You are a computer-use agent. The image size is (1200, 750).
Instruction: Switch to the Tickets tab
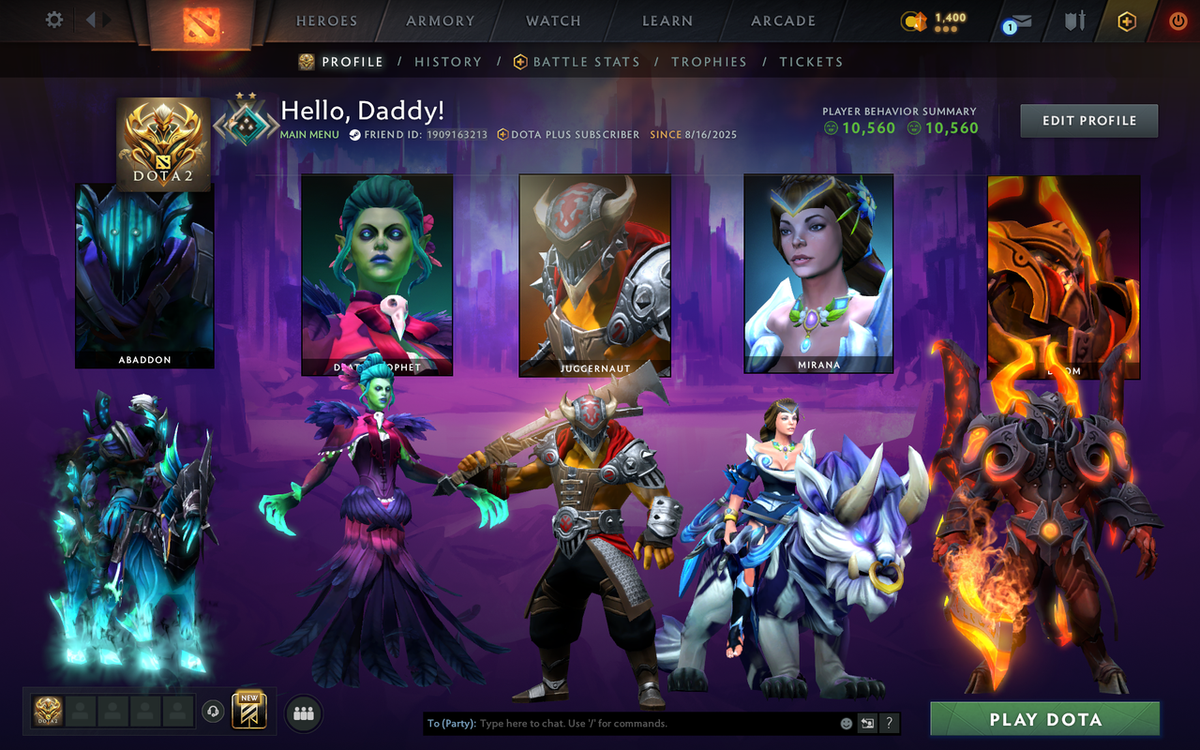click(811, 62)
